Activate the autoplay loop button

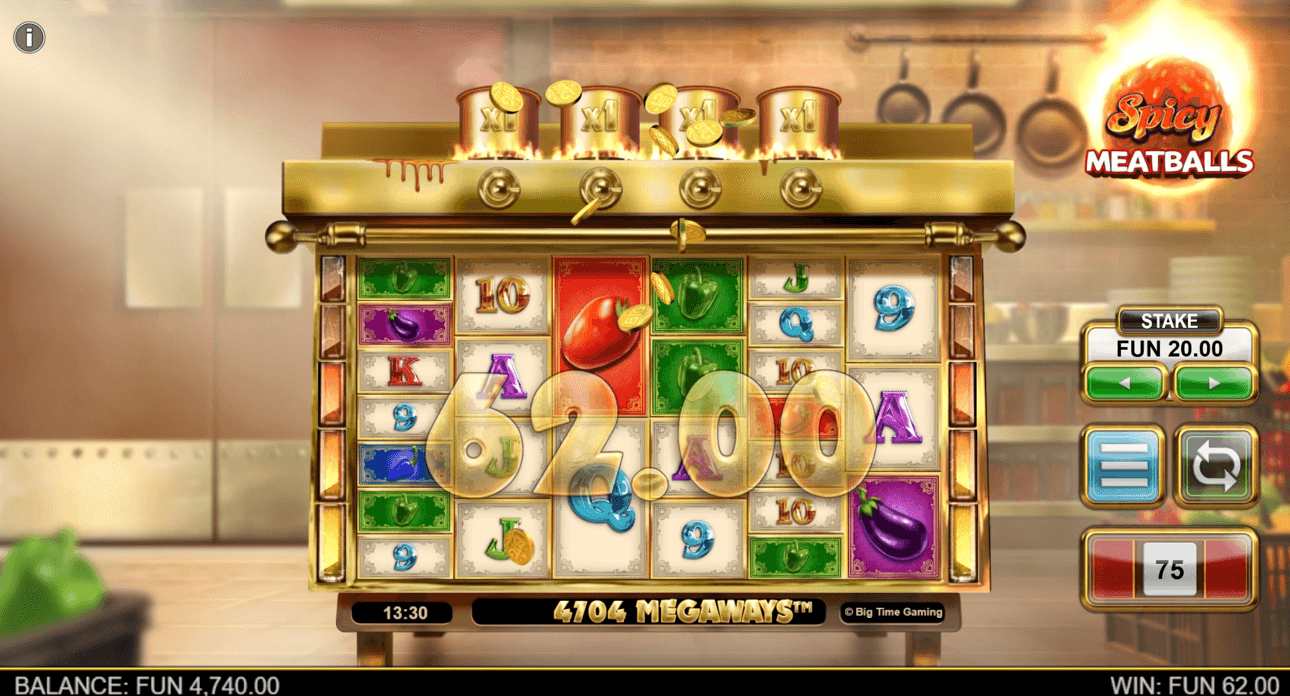(1215, 466)
